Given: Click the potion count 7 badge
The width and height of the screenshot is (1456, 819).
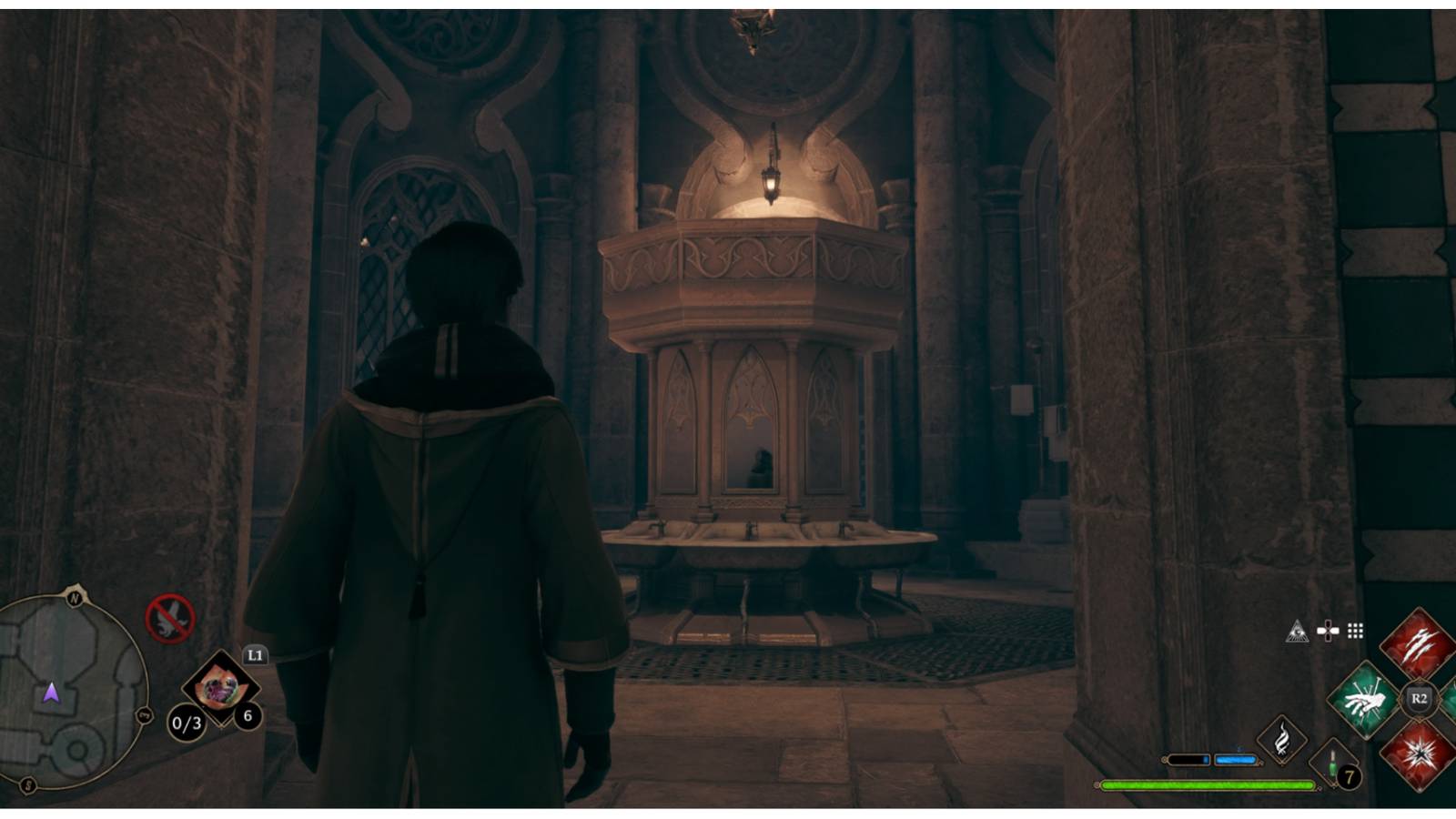Looking at the screenshot, I should click(1348, 779).
